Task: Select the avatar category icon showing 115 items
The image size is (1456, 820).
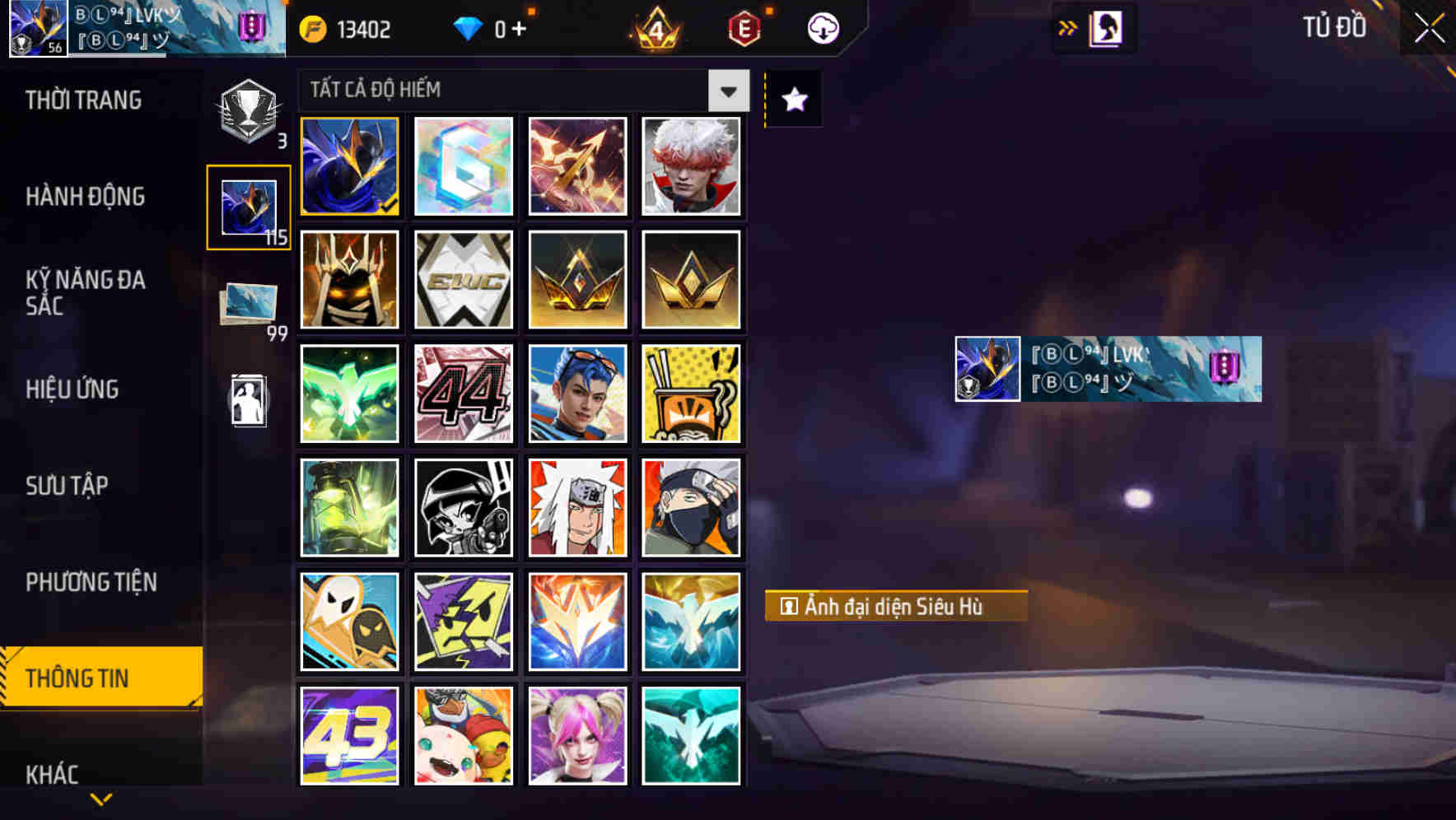Action: pyautogui.click(x=248, y=207)
